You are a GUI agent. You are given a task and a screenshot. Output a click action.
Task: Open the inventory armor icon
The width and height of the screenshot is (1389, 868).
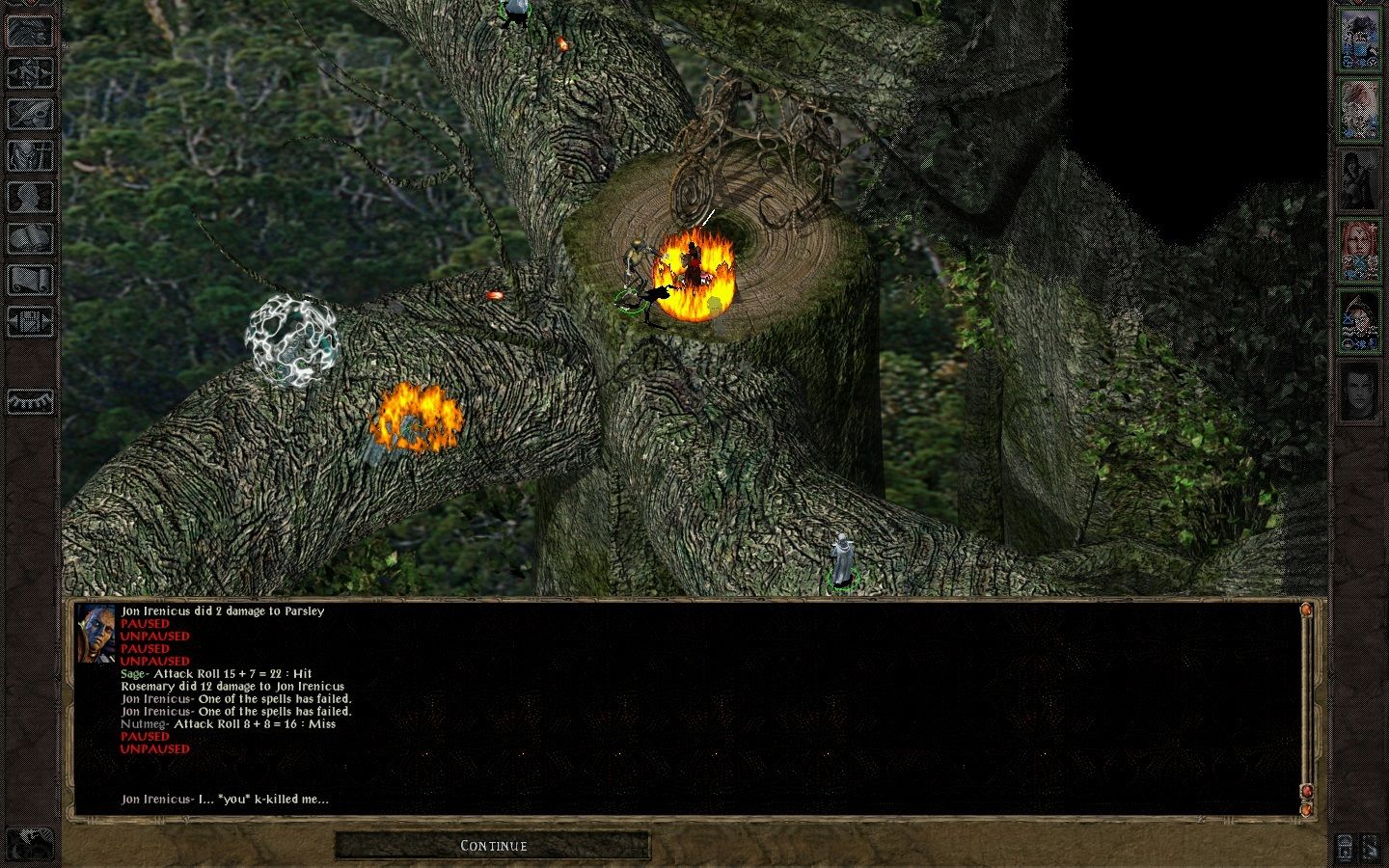click(31, 156)
